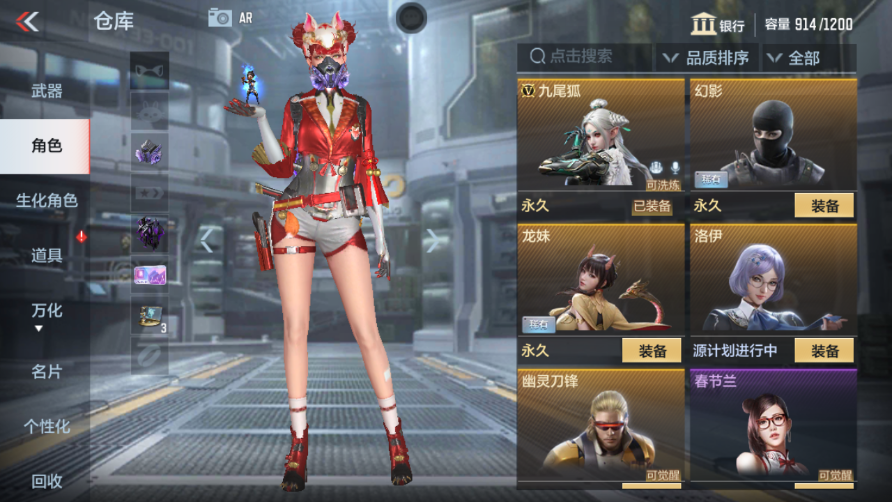Select the 角色 character tab
Viewport: 892px width, 502px height.
(46, 146)
